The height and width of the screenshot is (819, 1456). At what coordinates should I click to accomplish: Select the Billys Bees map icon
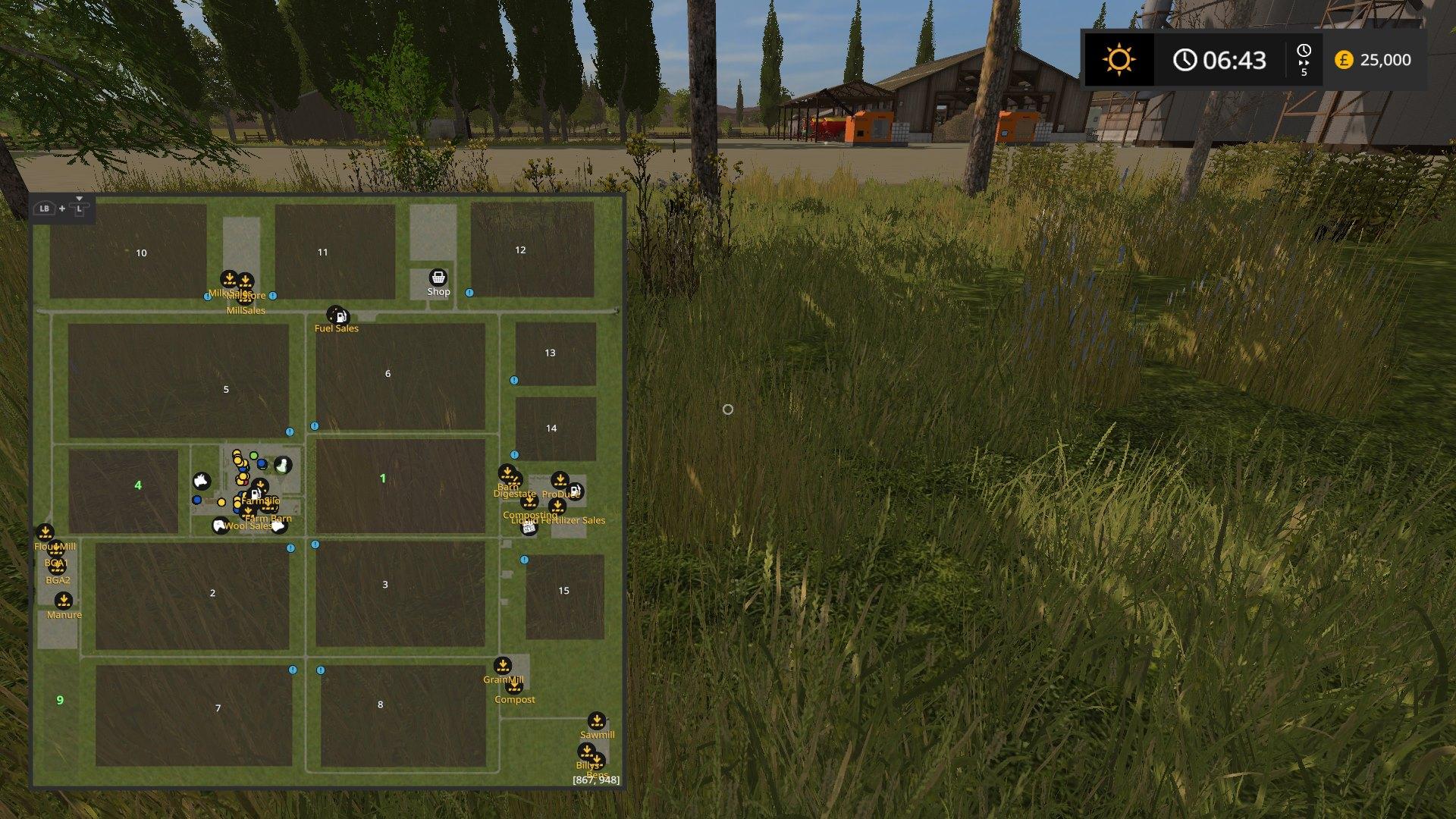coord(586,750)
